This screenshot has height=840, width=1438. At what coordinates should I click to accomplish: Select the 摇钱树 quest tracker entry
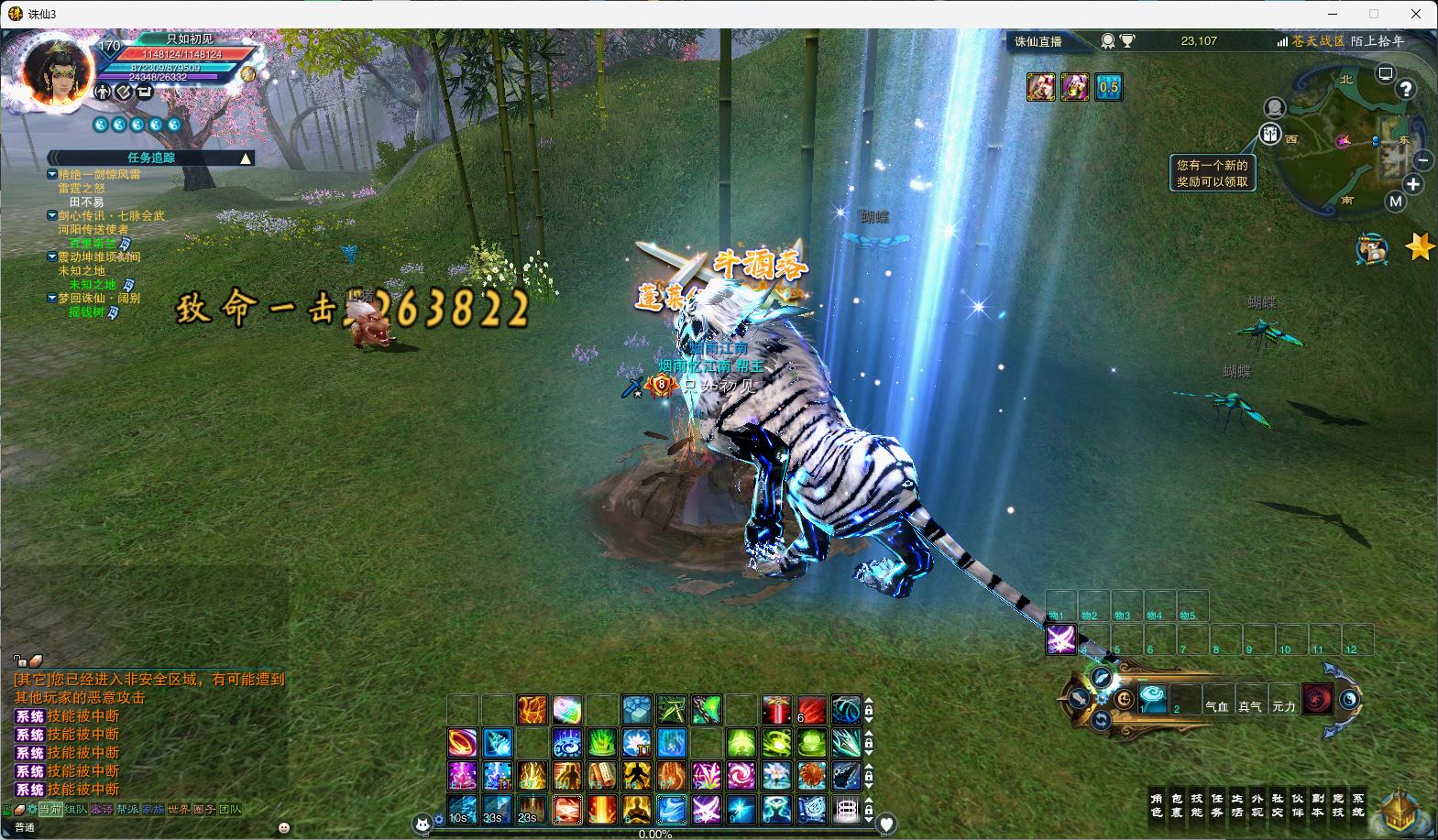click(x=86, y=312)
